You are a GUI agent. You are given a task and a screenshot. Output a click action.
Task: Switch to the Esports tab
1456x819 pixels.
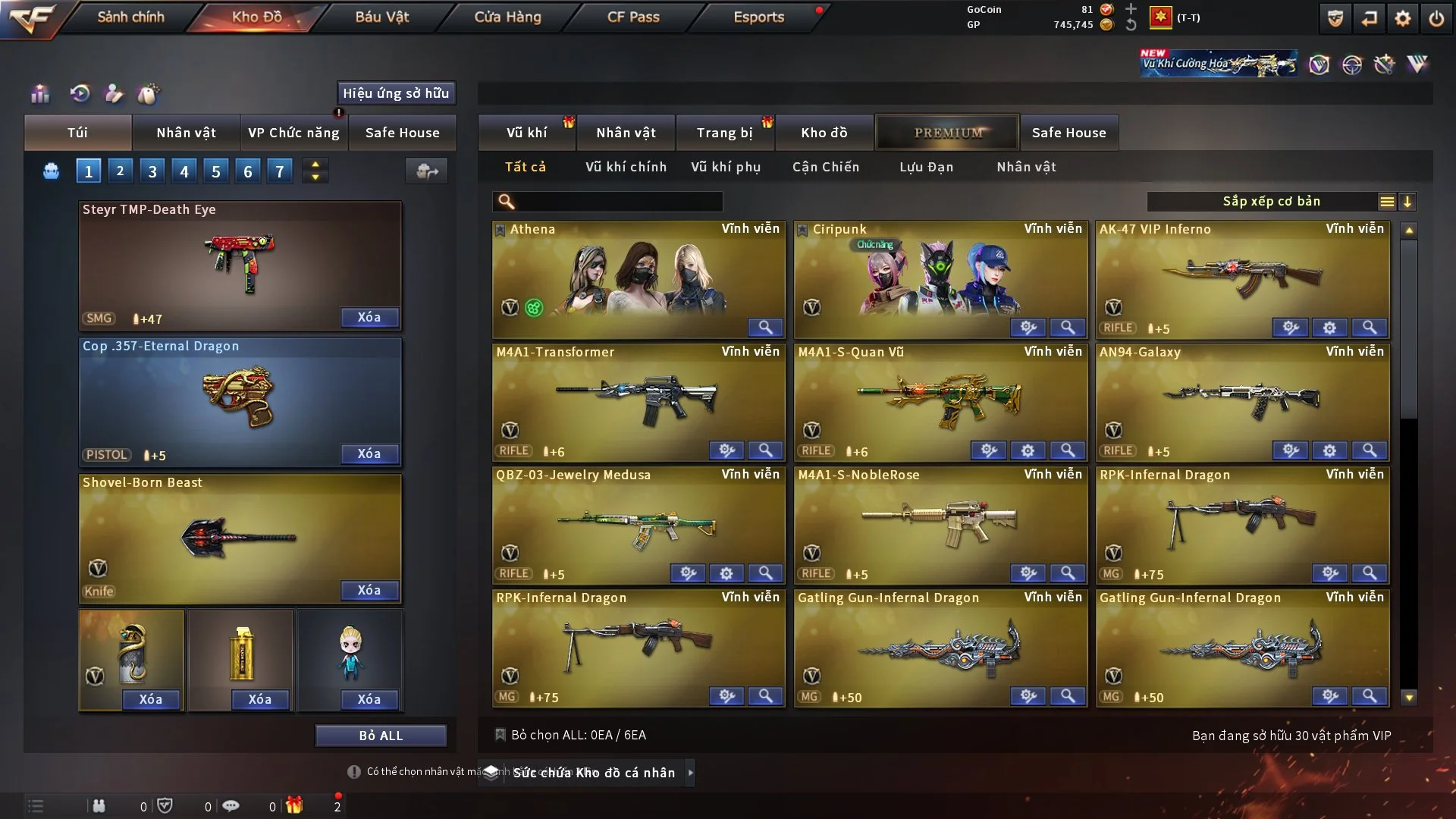point(758,17)
